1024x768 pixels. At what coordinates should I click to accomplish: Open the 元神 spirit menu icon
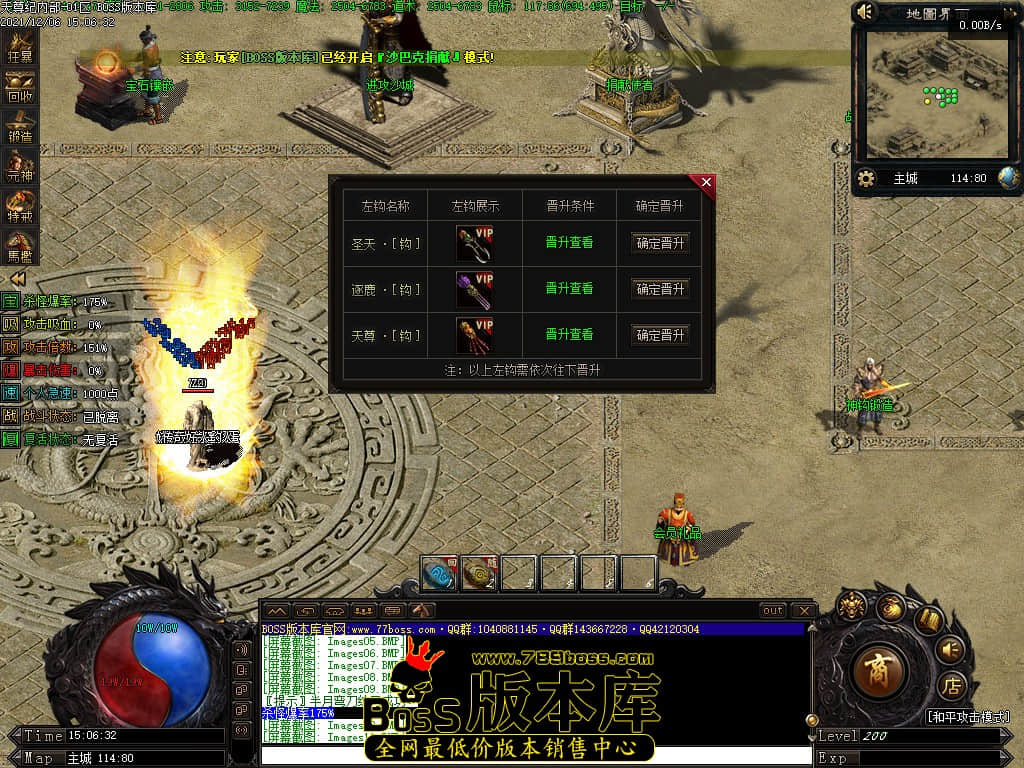(20, 166)
